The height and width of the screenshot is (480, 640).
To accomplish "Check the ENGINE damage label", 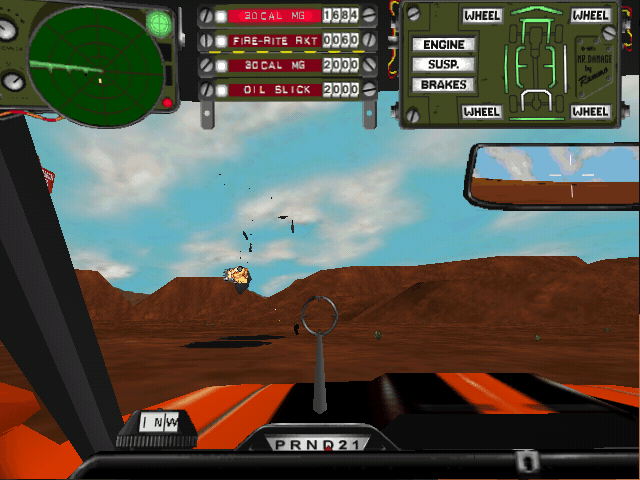I will 443,45.
